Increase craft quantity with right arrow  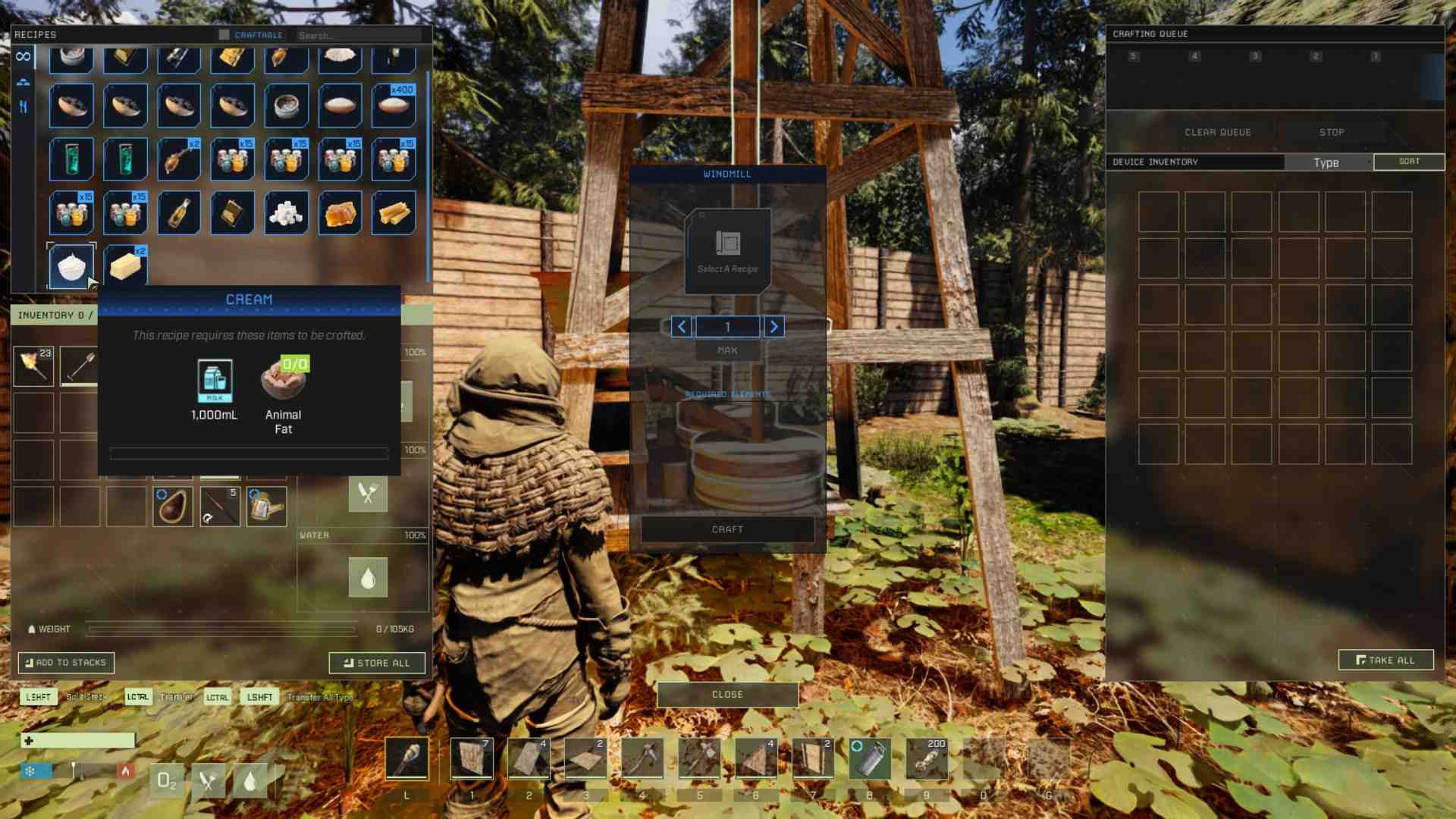pyautogui.click(x=773, y=326)
